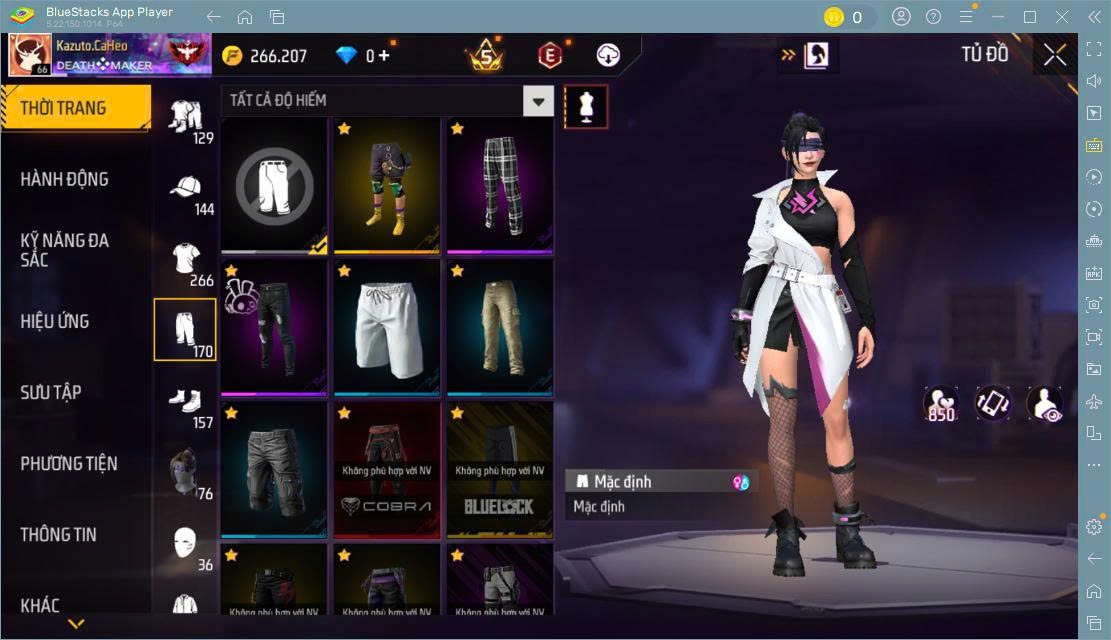
Task: Click the mannequin outfit preview icon
Action: (586, 106)
